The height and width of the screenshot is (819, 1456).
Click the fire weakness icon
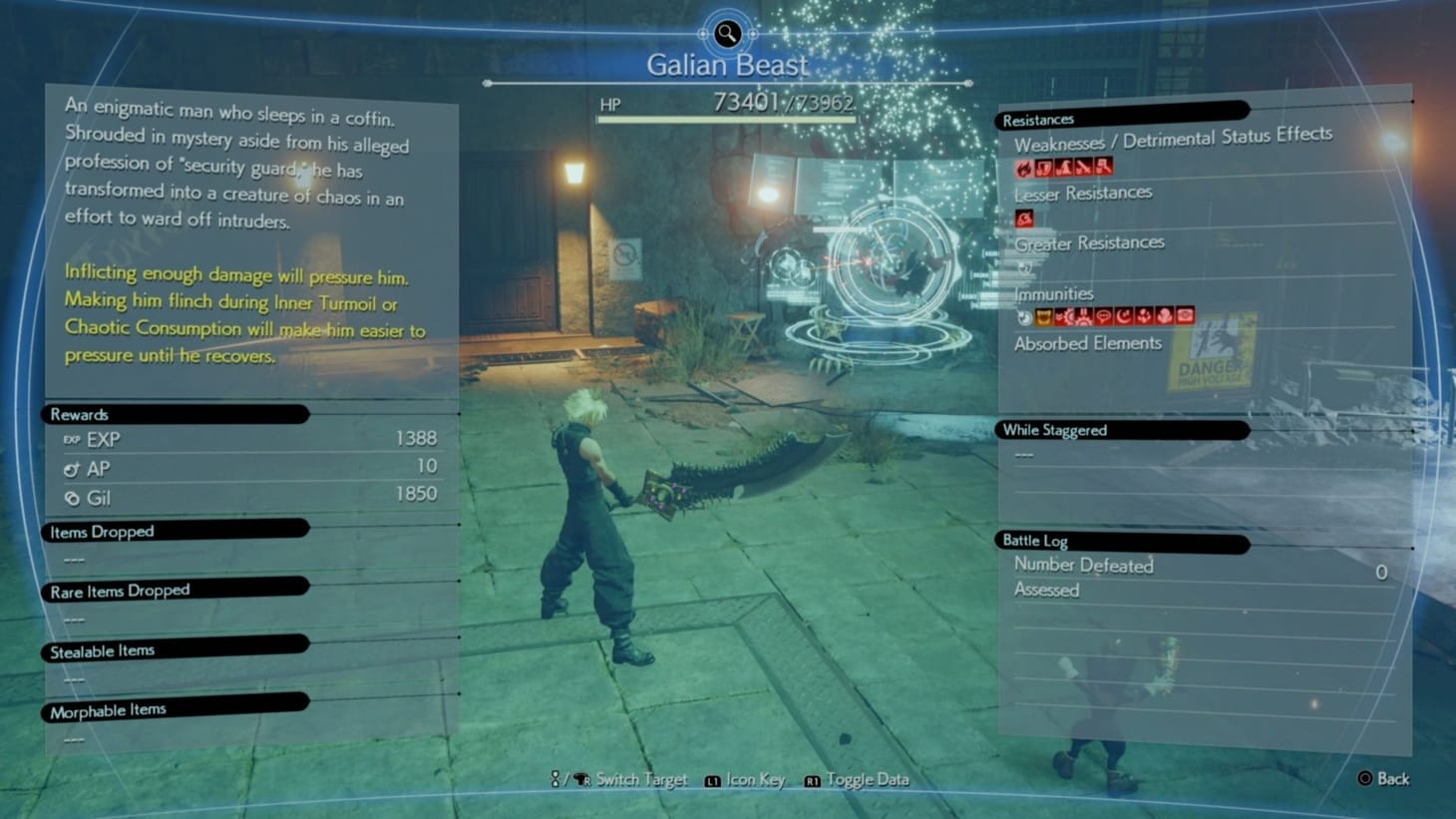pos(1024,167)
